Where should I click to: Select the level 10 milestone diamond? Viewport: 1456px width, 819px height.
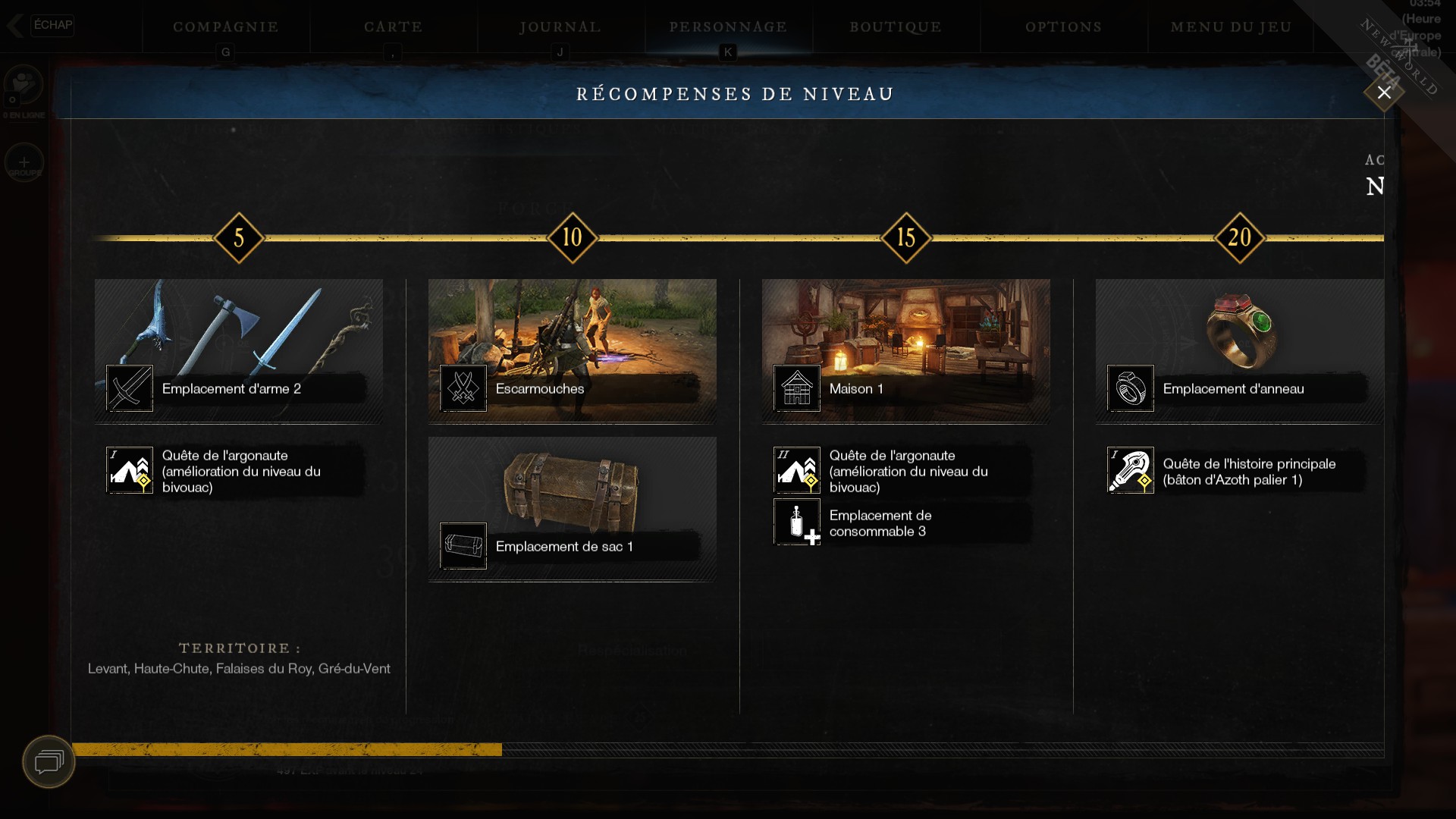pos(573,238)
